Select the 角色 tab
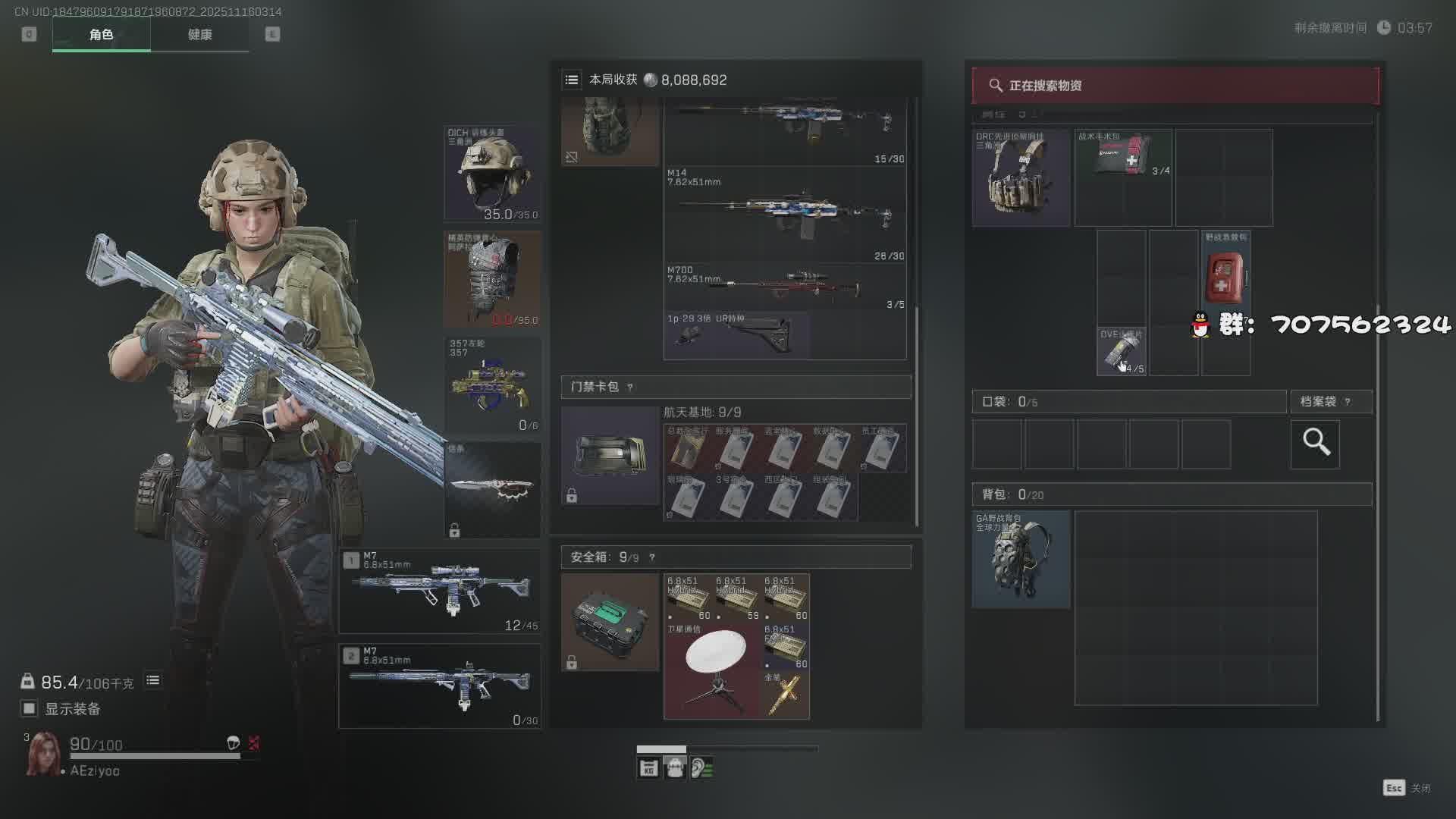Viewport: 1456px width, 819px height. click(101, 35)
